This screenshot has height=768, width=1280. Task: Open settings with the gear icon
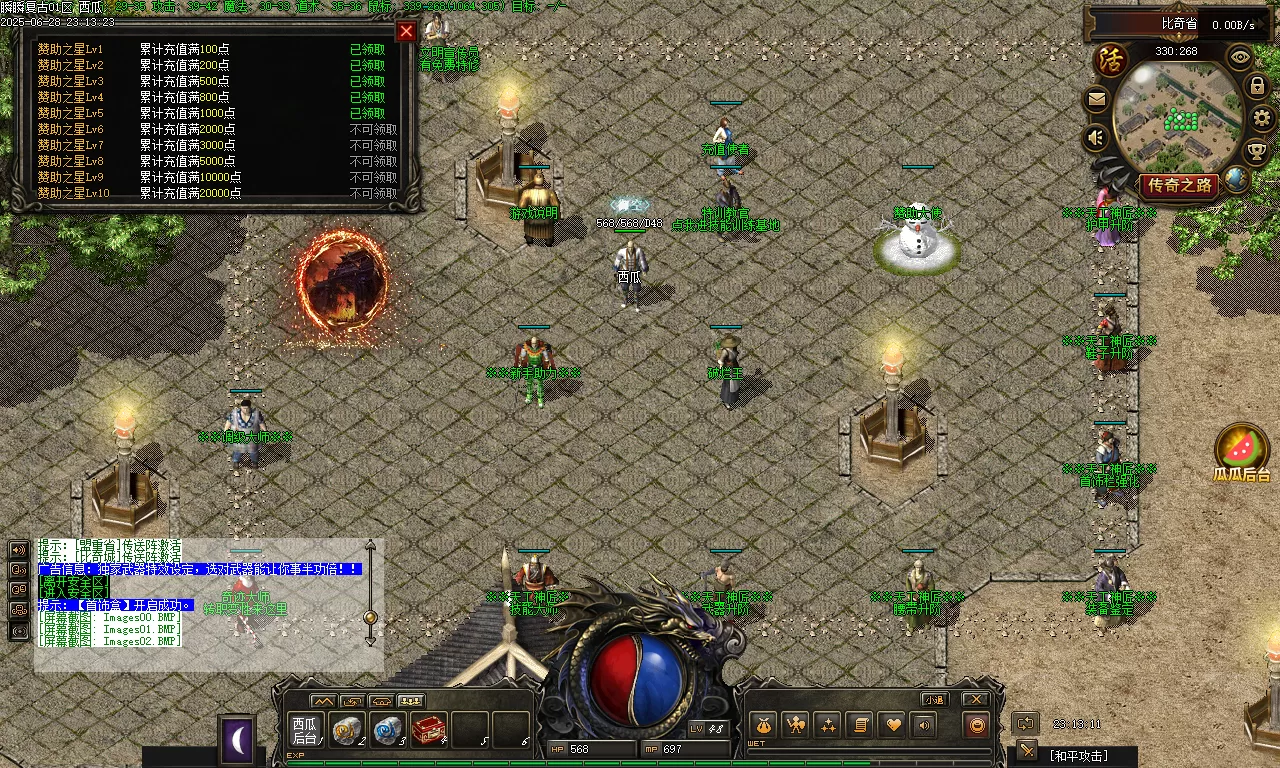(x=1263, y=118)
